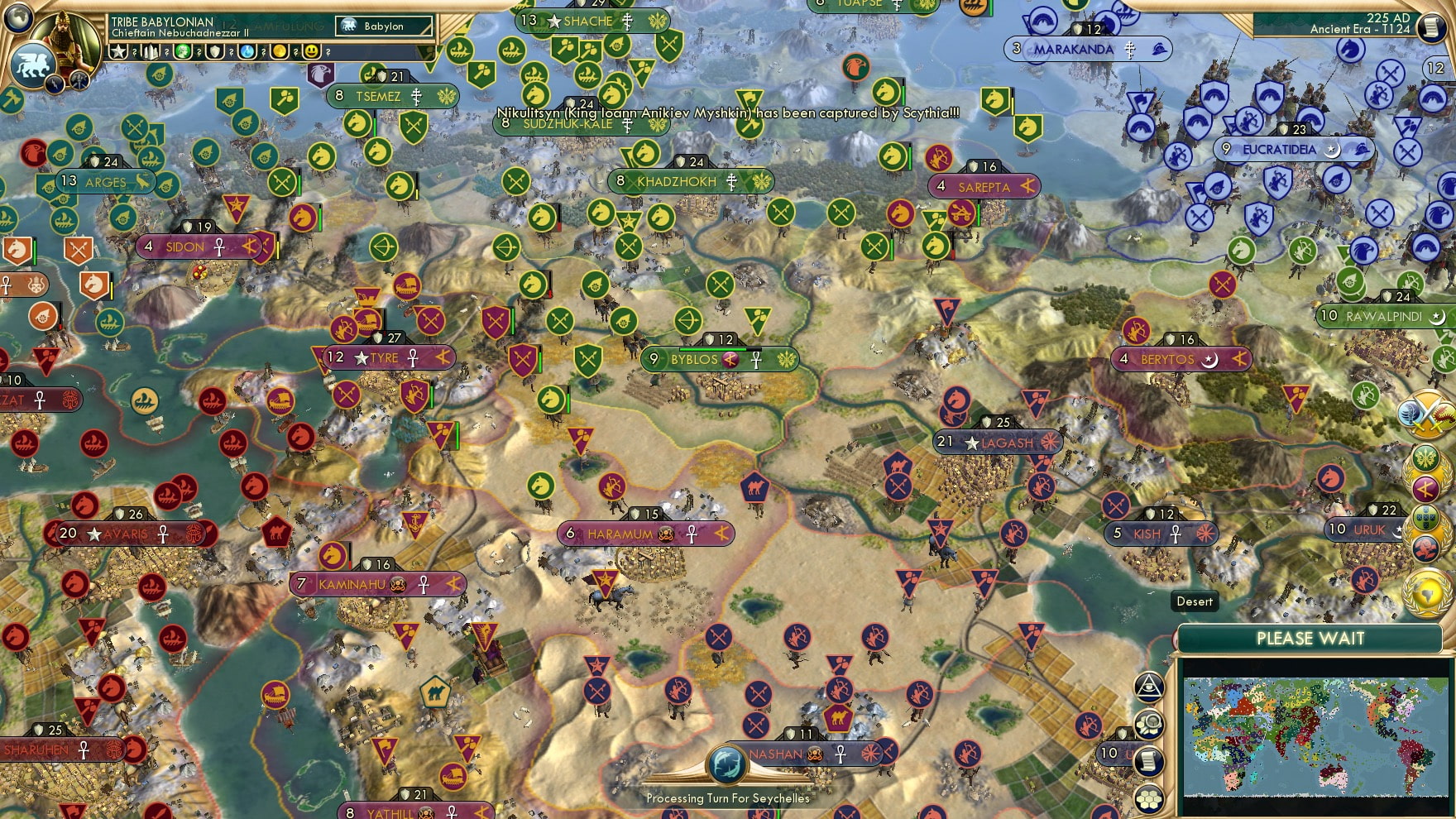Click the green wreath medal notification icon

(x=1425, y=459)
